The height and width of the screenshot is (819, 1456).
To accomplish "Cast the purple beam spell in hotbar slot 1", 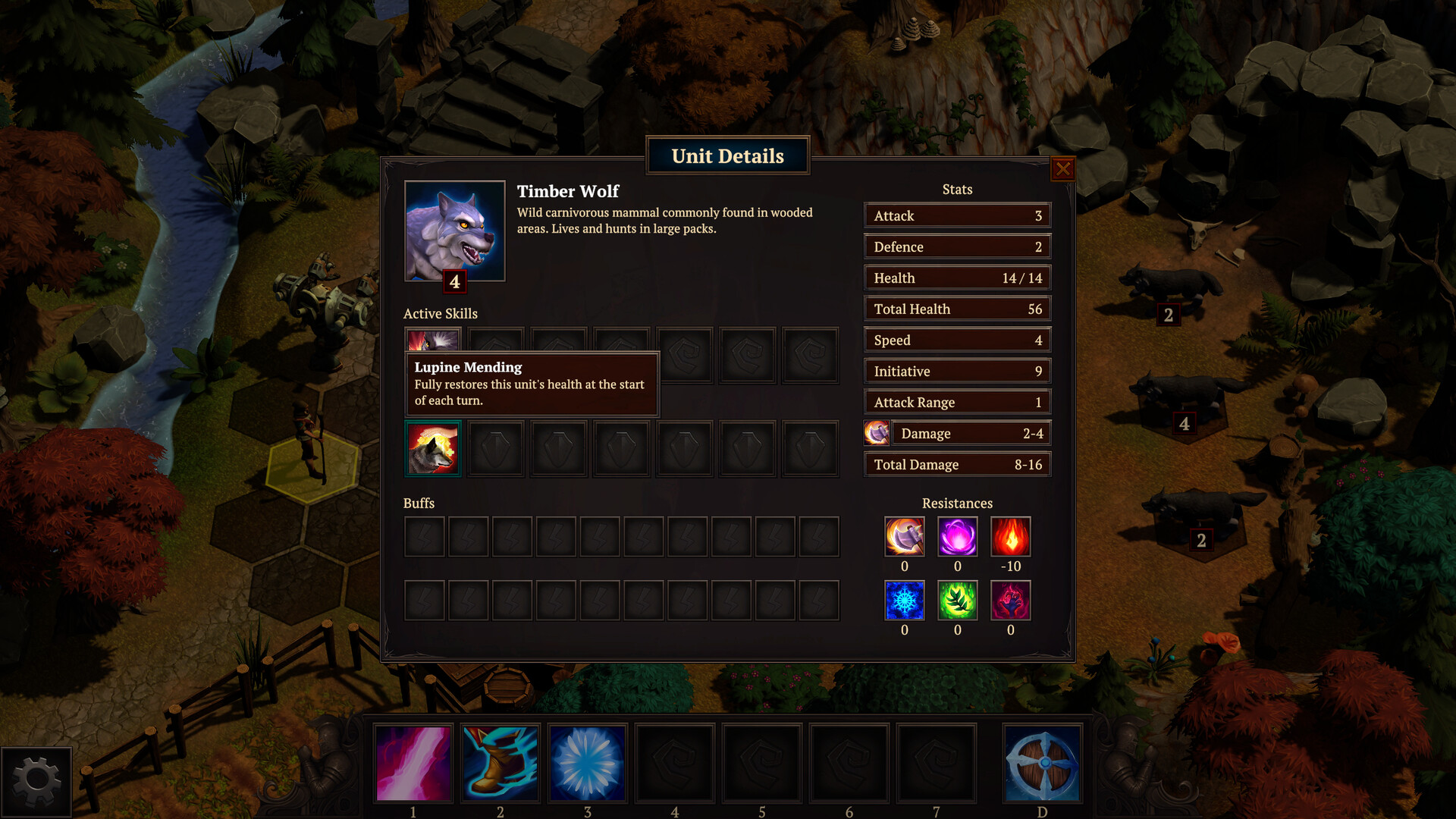I will [x=412, y=762].
